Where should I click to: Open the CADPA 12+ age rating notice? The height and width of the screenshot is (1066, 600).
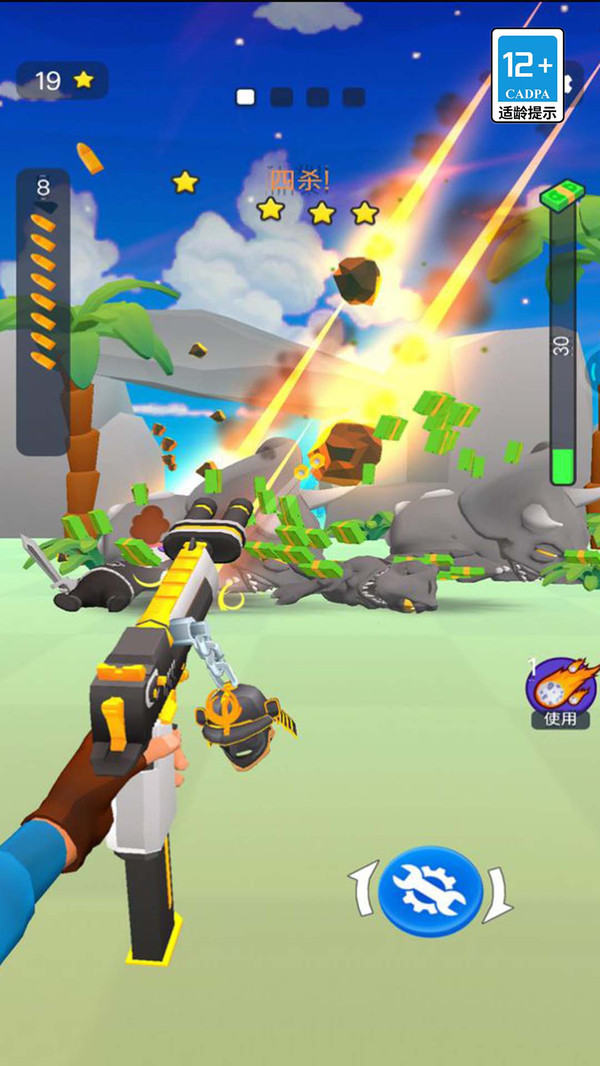click(527, 76)
